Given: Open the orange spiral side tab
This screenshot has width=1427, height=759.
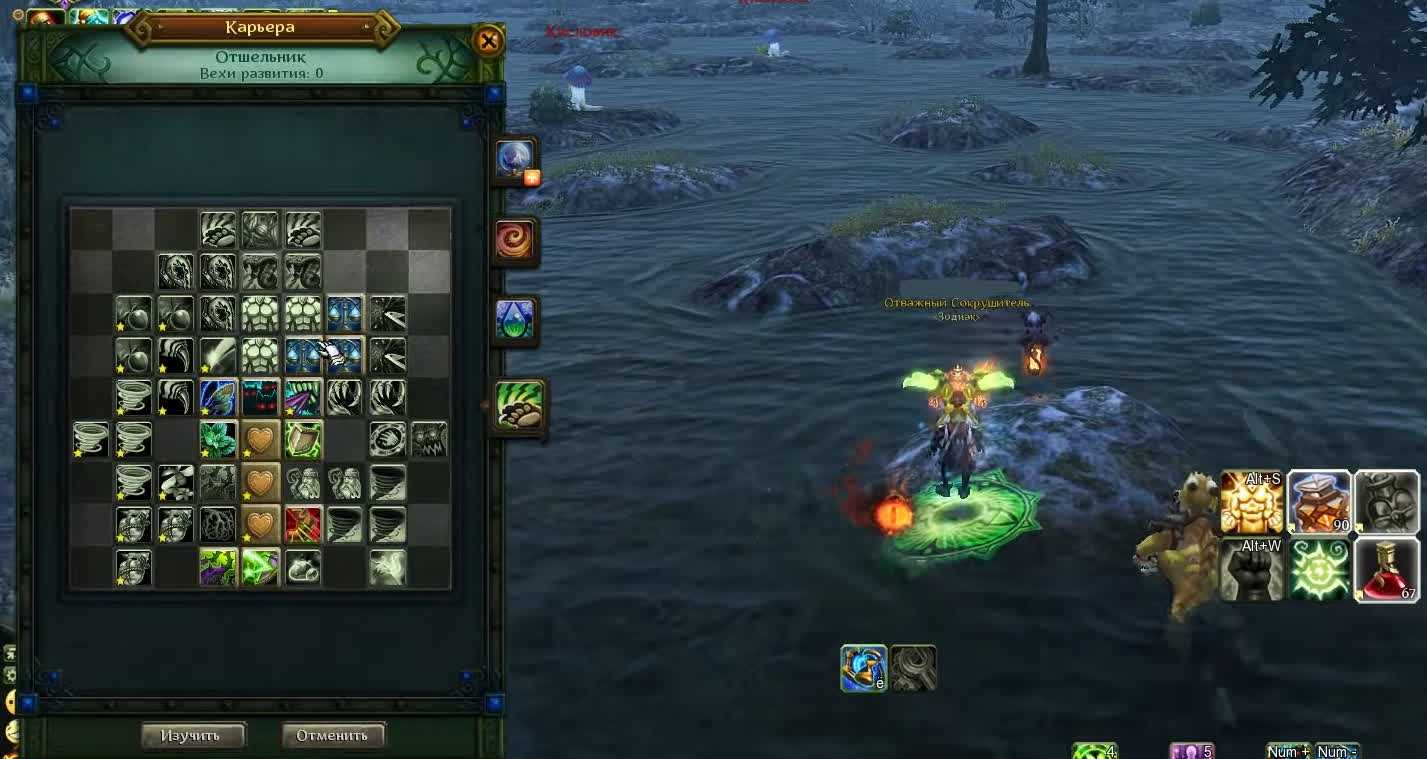Looking at the screenshot, I should (516, 240).
